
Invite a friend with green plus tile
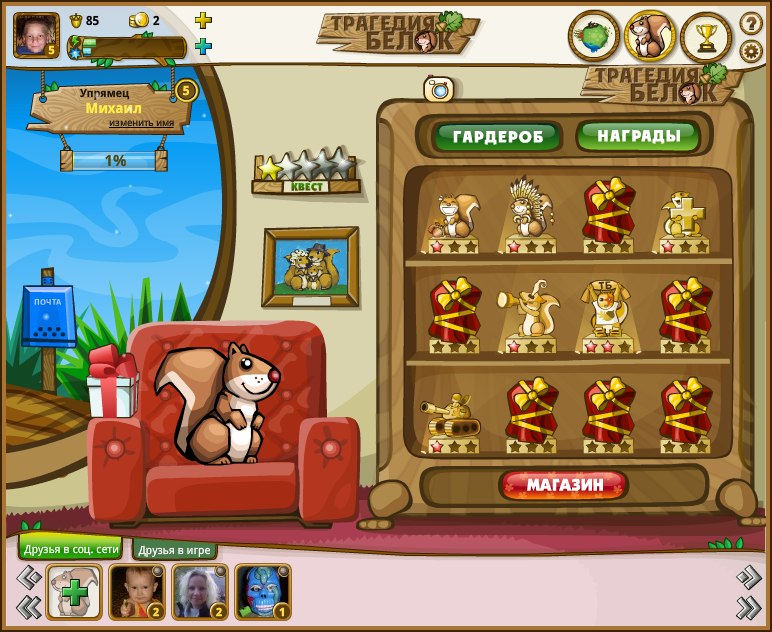74,592
